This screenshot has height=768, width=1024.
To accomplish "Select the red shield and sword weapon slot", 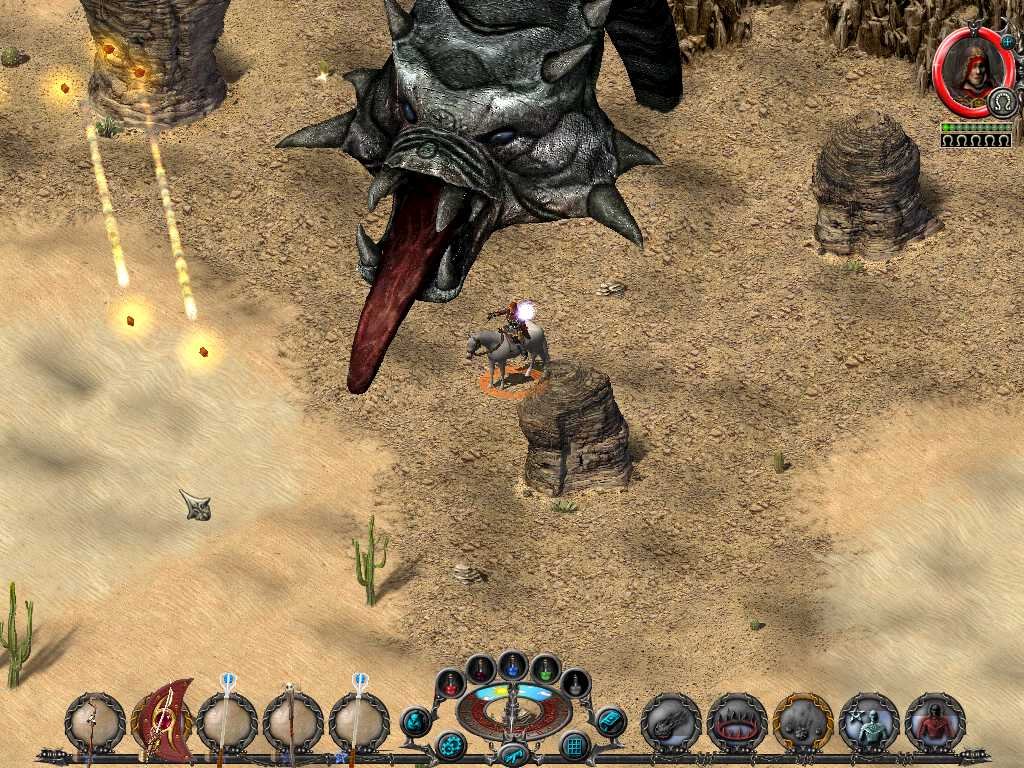I will tap(162, 720).
